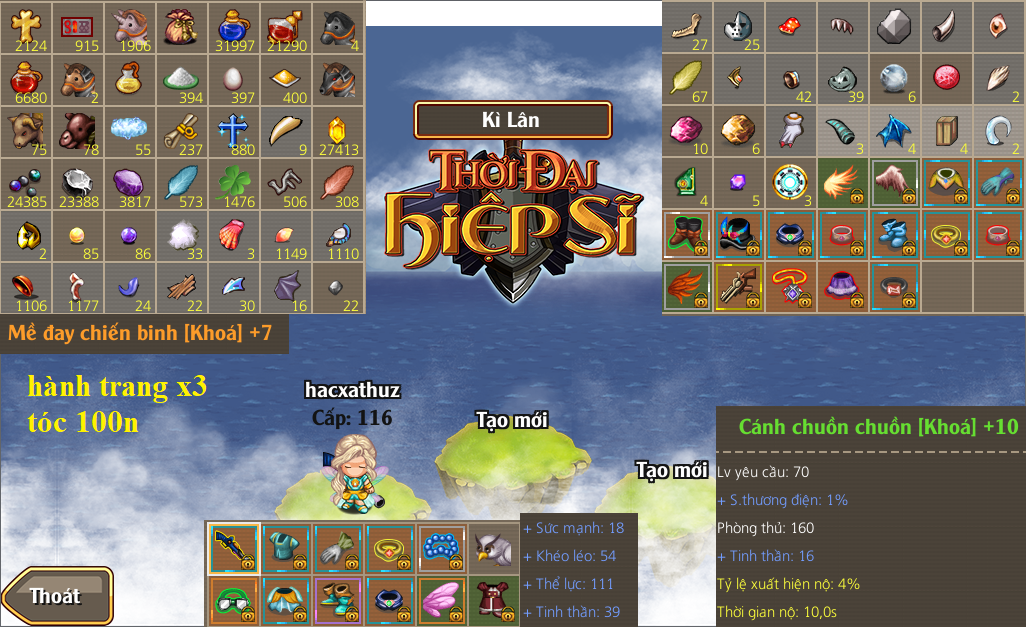Screen dimensions: 1026x627
Task: Select the skull helmet item
Action: tap(740, 27)
